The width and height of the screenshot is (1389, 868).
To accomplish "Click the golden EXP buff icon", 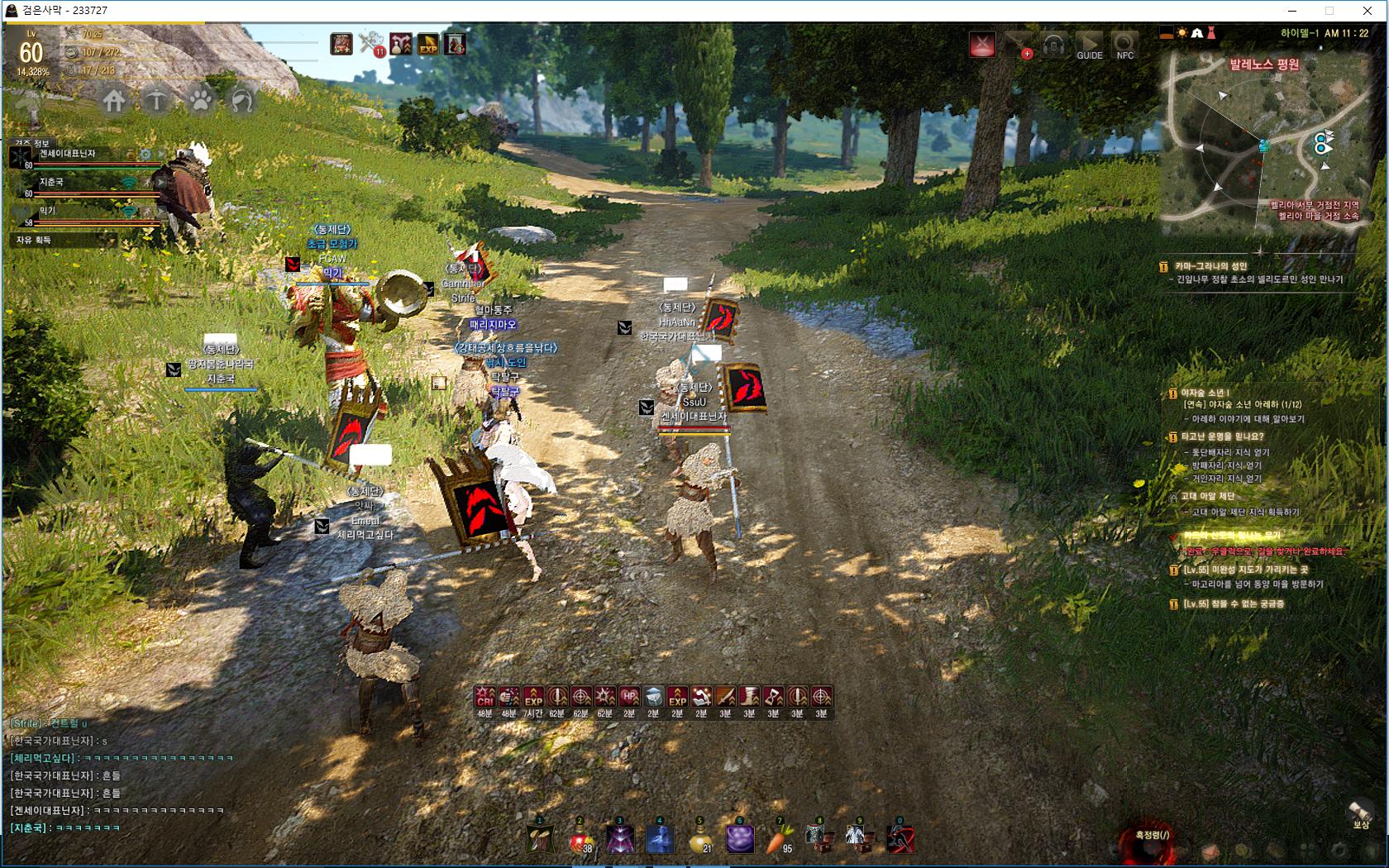I will pyautogui.click(x=428, y=44).
